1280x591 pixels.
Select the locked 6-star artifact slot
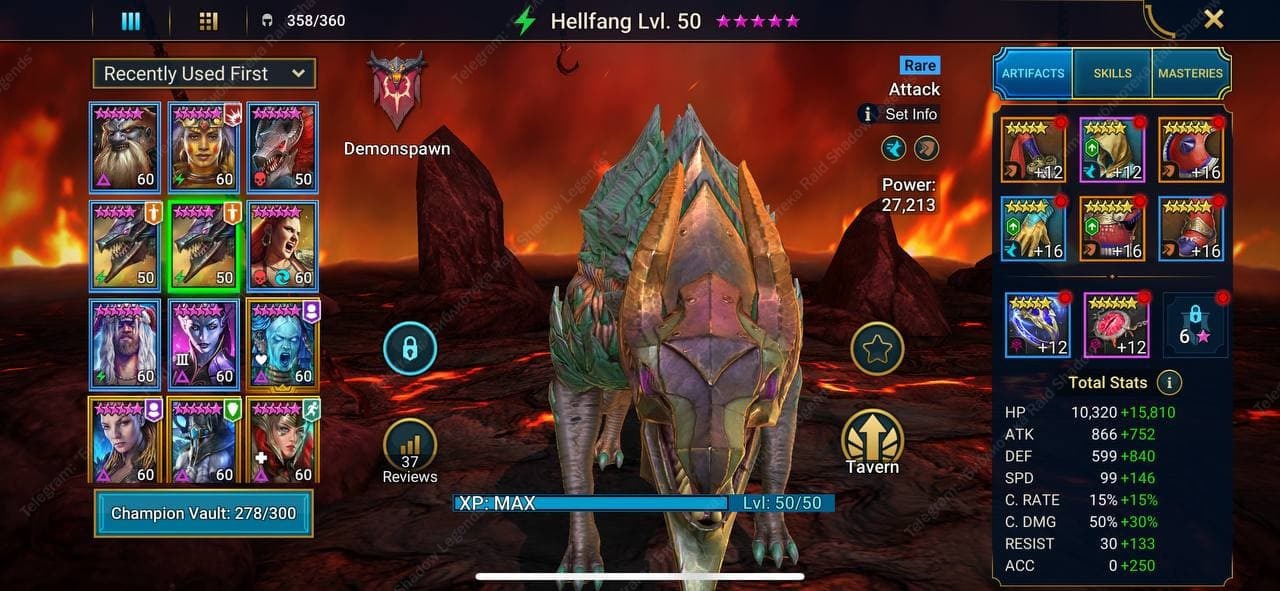(1195, 326)
